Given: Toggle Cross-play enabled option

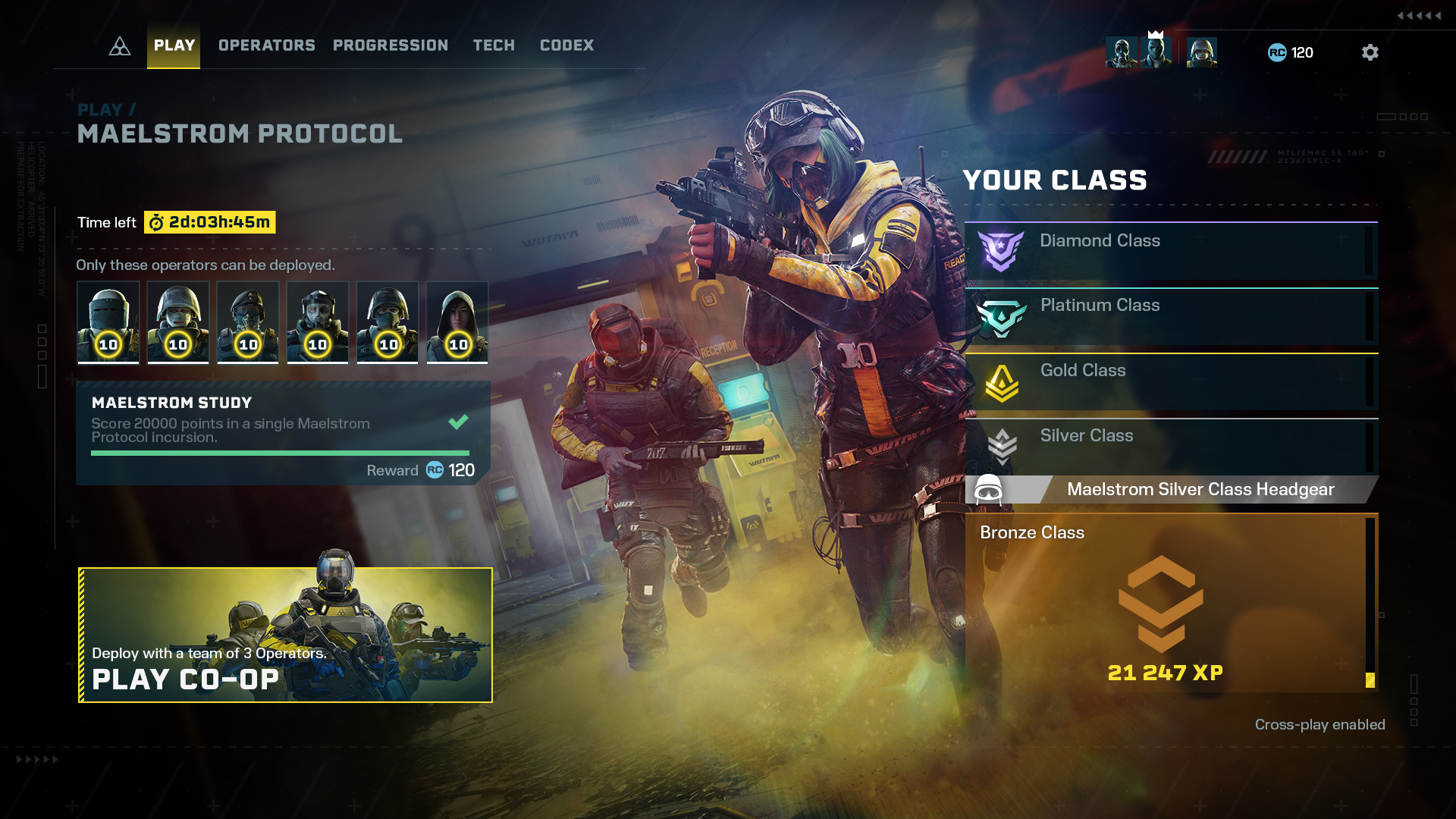Looking at the screenshot, I should click(x=1320, y=724).
